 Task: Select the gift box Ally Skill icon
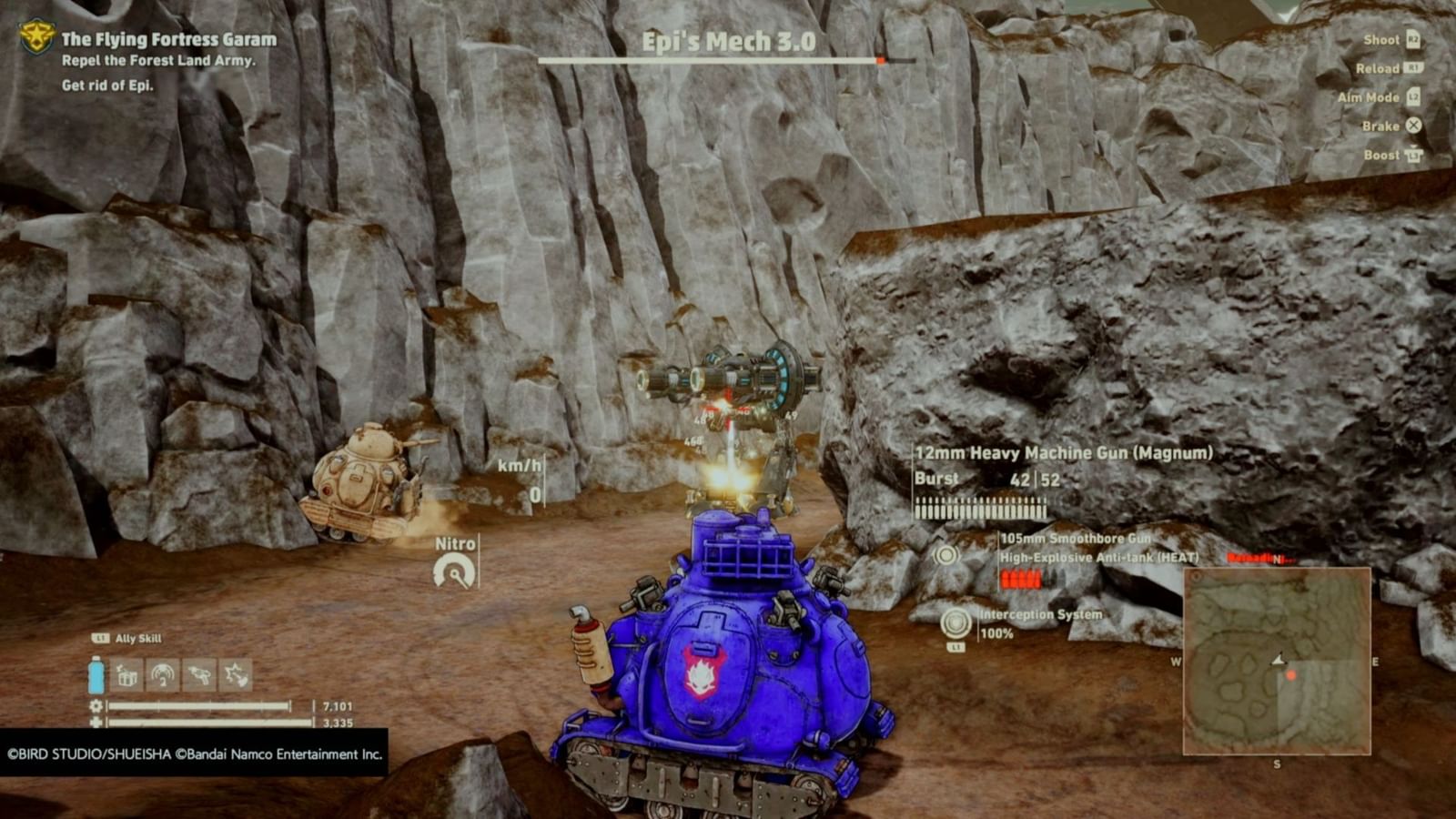tap(127, 675)
